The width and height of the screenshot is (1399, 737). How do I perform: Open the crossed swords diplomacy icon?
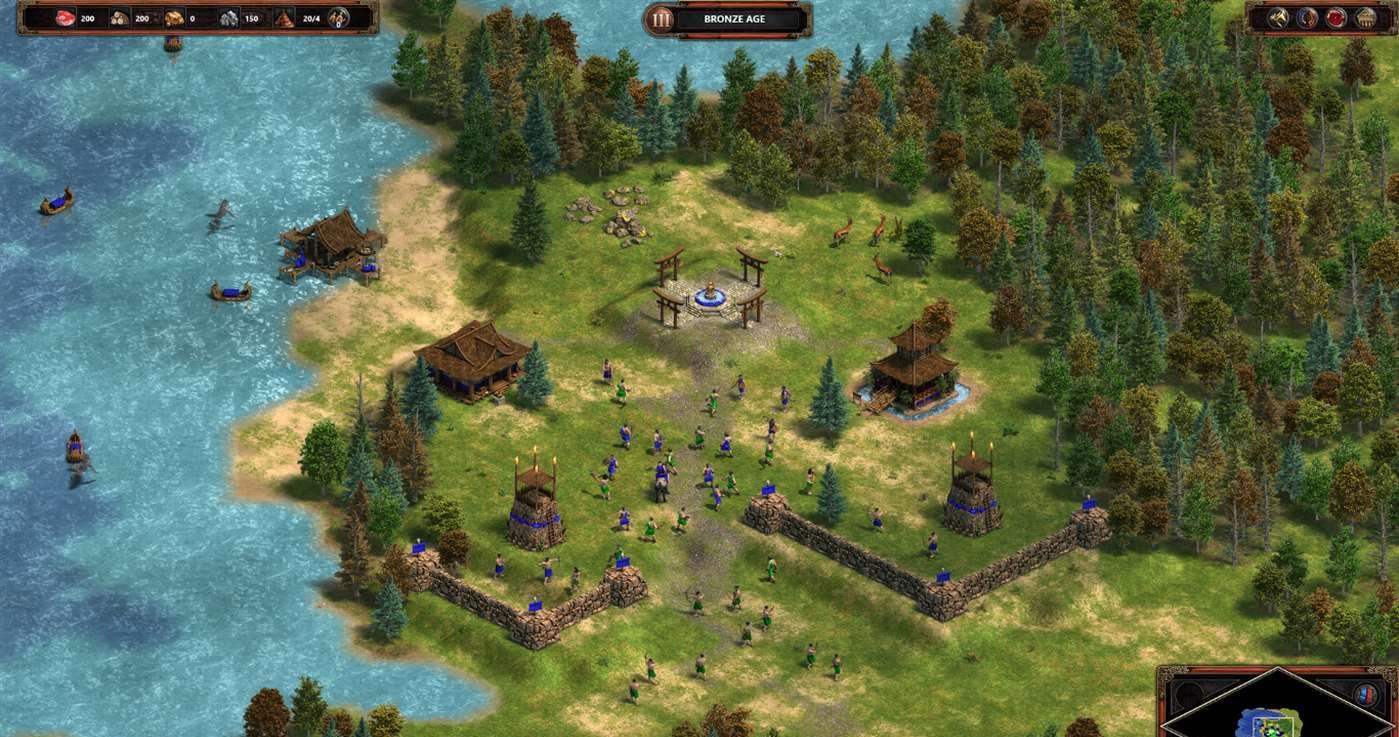1280,17
